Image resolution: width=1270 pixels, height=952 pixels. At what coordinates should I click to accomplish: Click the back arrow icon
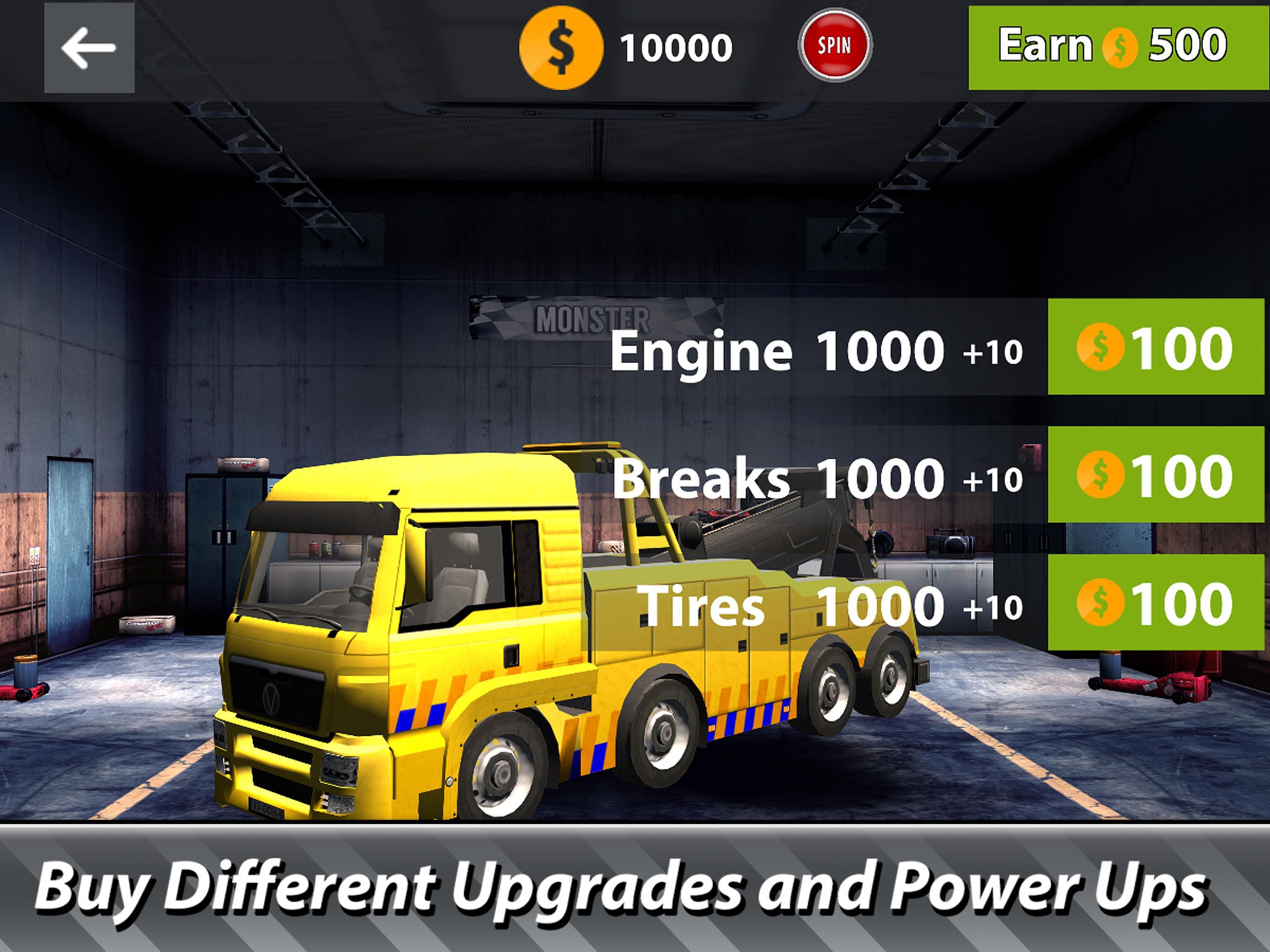click(x=90, y=48)
